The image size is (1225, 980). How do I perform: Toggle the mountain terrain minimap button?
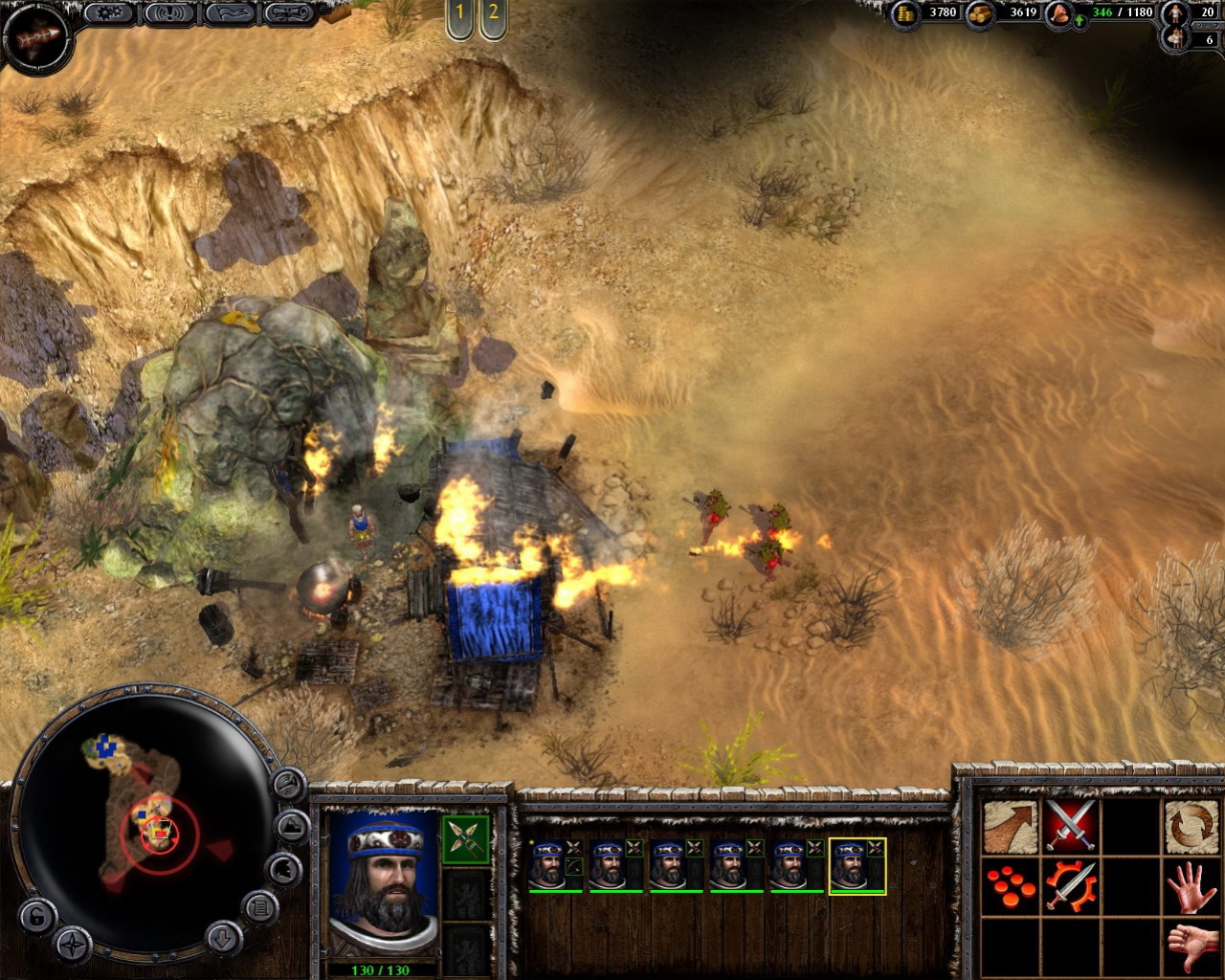click(x=292, y=827)
